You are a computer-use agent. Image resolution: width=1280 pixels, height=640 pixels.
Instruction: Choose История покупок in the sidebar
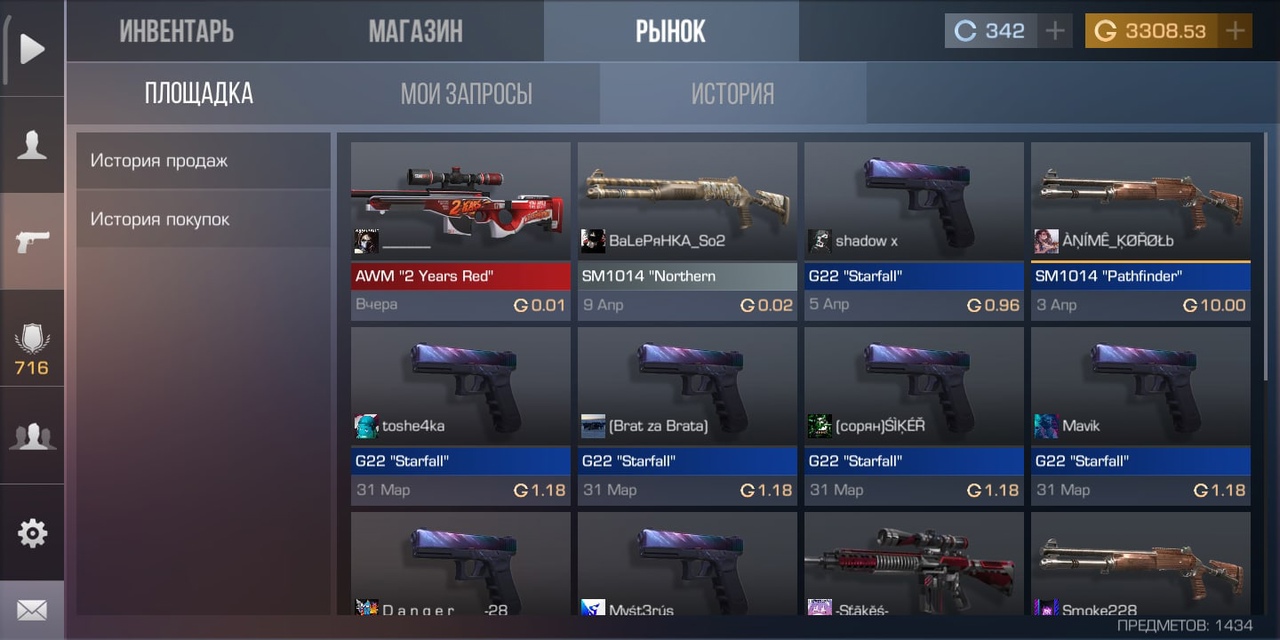[203, 219]
